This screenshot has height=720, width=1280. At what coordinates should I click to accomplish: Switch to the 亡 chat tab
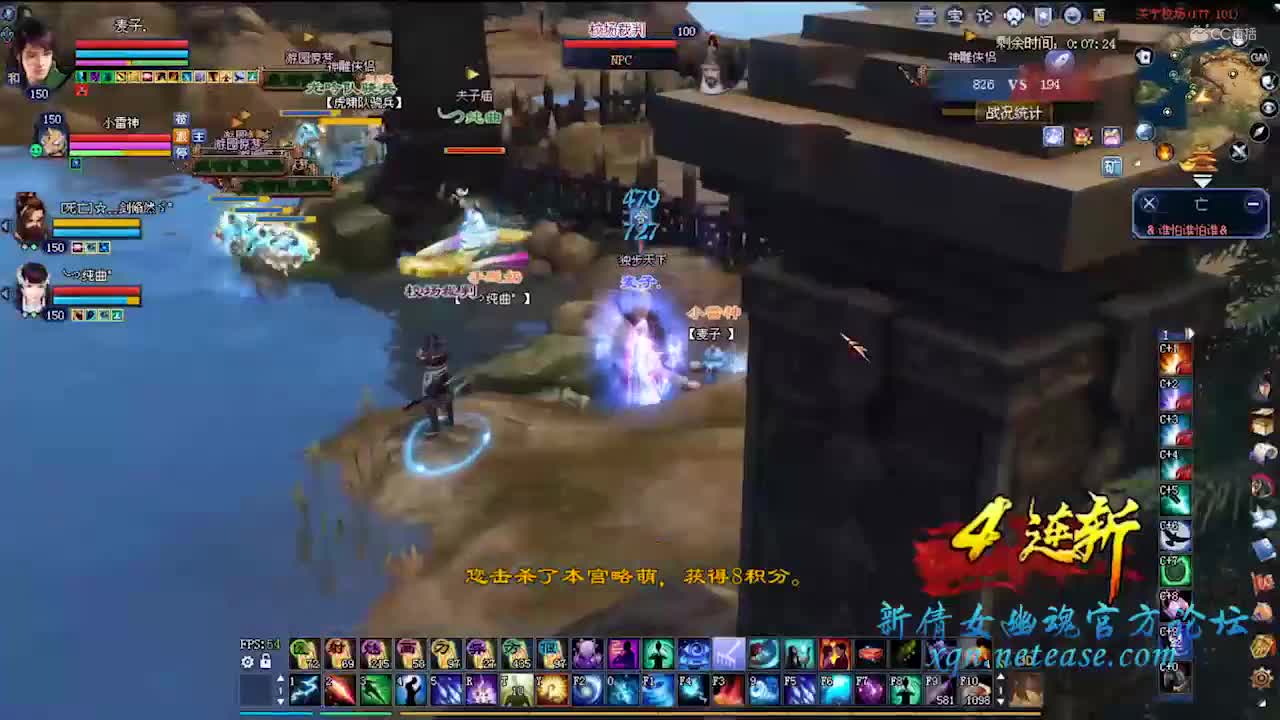[x=1202, y=205]
